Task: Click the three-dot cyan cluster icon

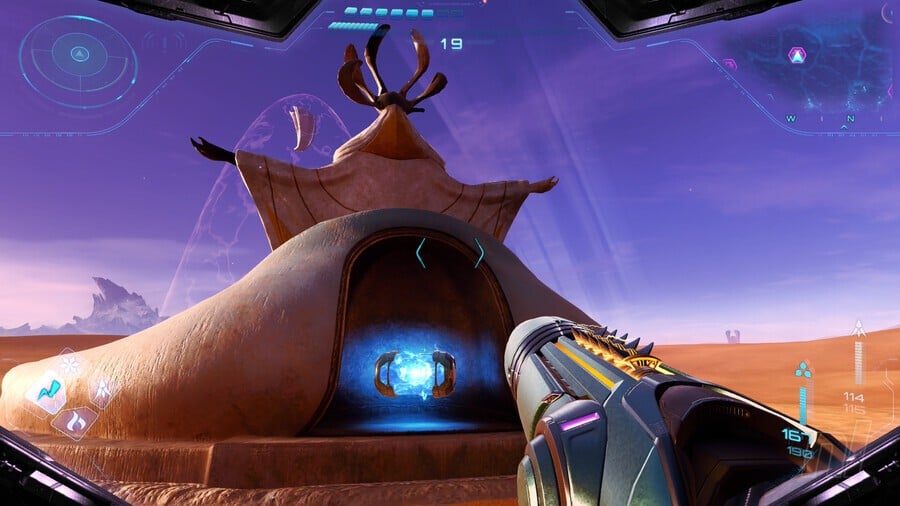Action: click(x=802, y=372)
